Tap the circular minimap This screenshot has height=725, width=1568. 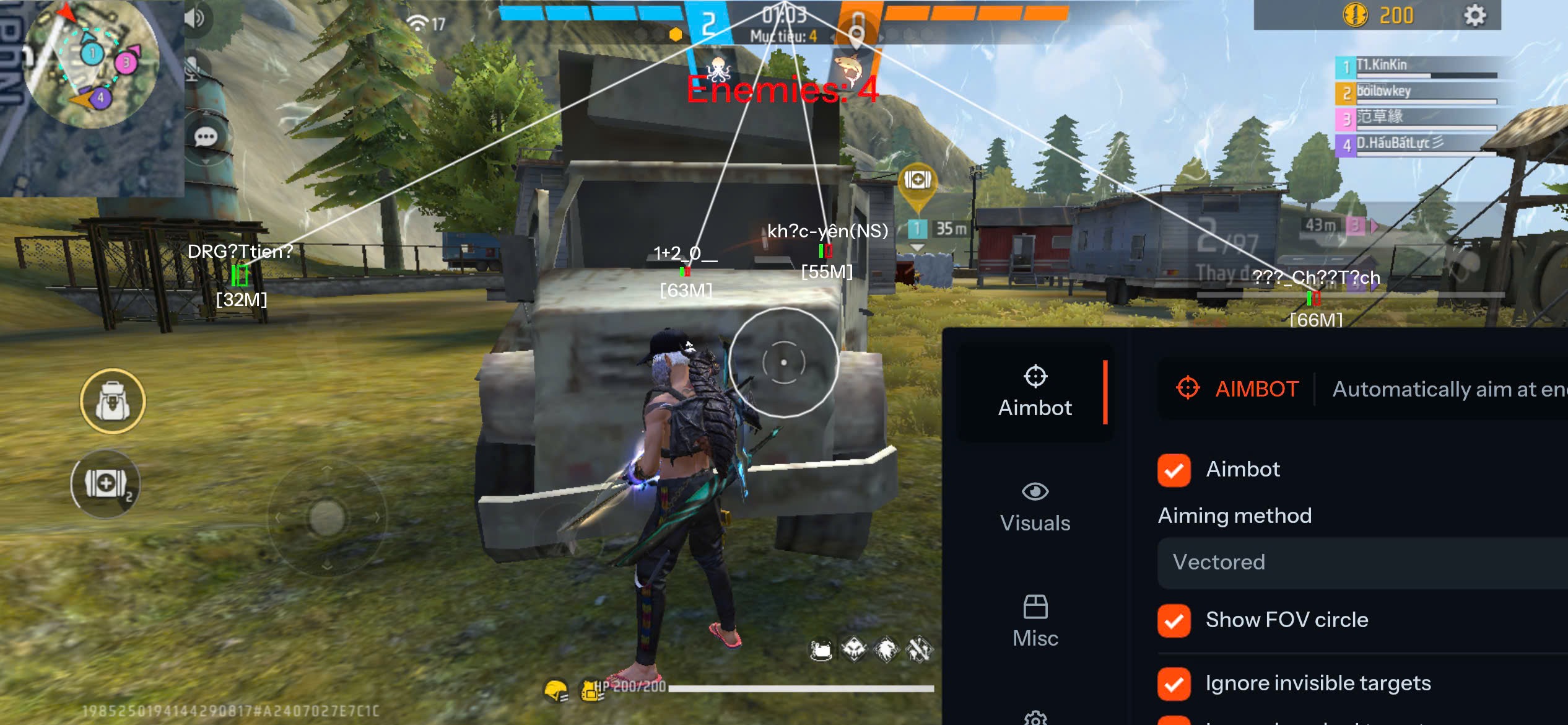[x=92, y=64]
